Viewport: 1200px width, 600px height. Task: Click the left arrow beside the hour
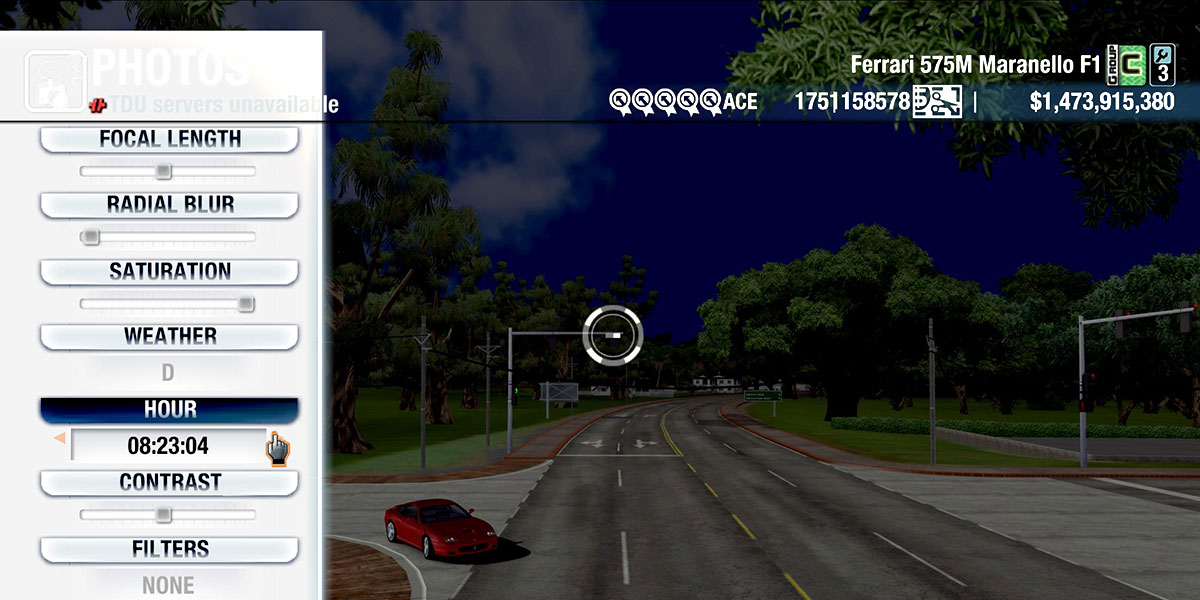[x=60, y=438]
